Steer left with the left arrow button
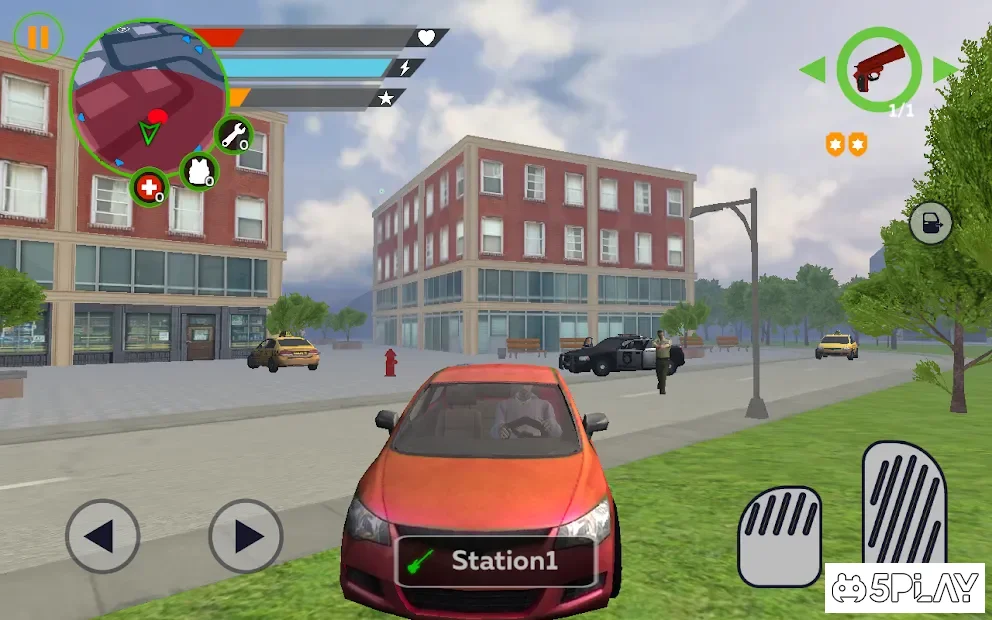Screen dimensions: 992x620 [102, 537]
